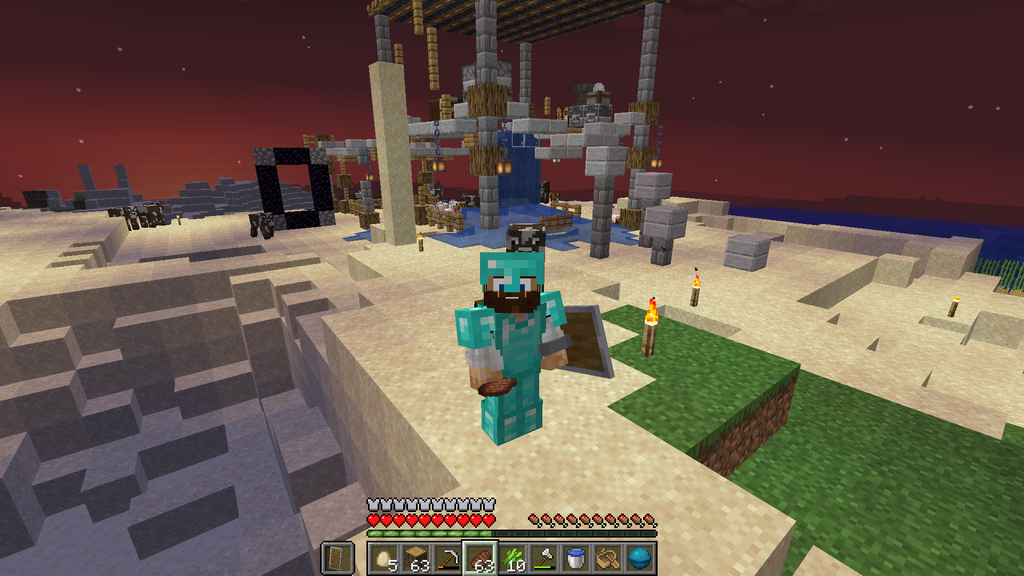Select the shield in the offhand slot
Screen dimensions: 1024x576
pos(337,557)
